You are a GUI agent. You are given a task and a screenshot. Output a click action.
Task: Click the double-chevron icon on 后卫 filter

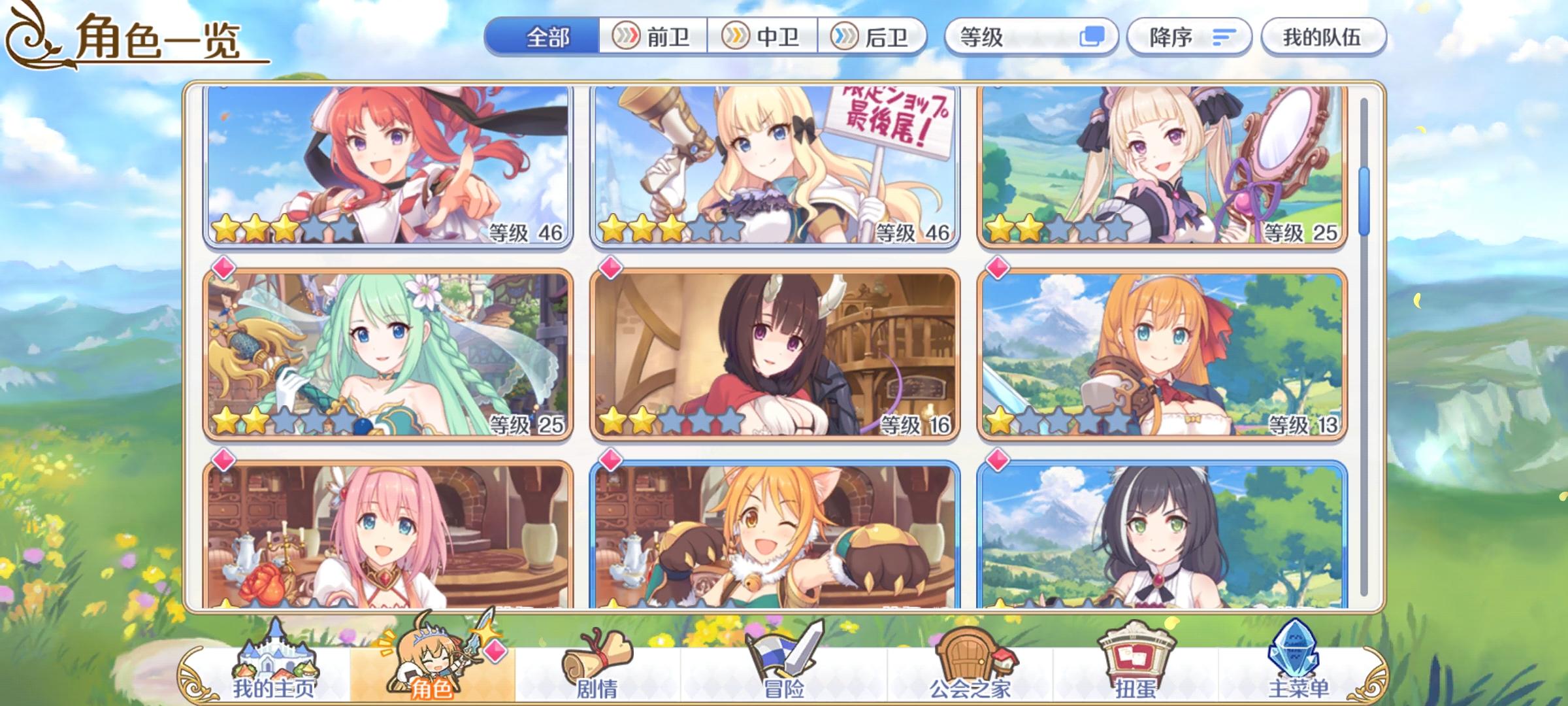[x=843, y=37]
